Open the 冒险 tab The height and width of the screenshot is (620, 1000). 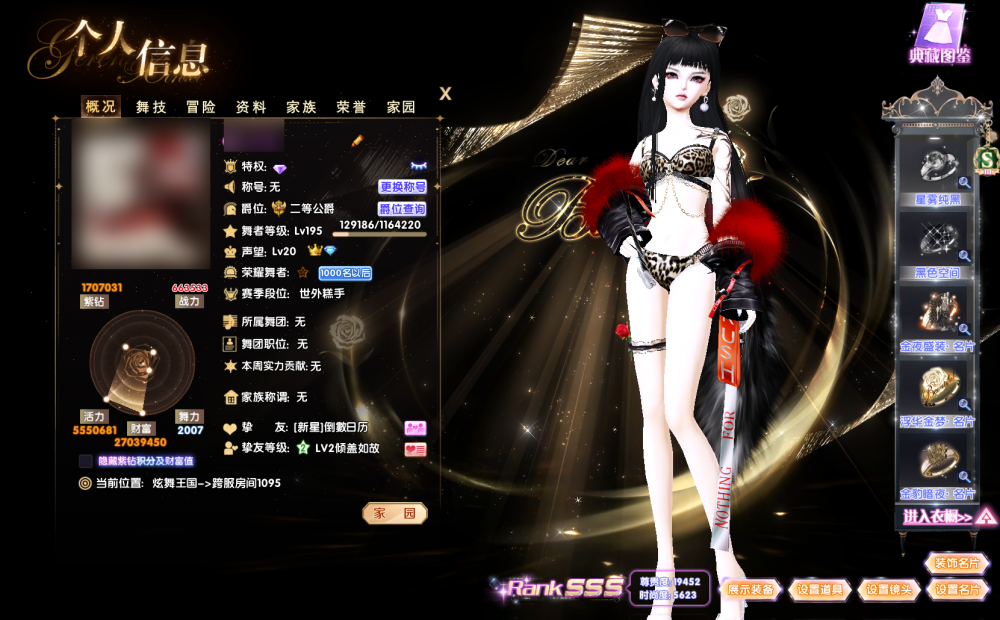pyautogui.click(x=201, y=107)
